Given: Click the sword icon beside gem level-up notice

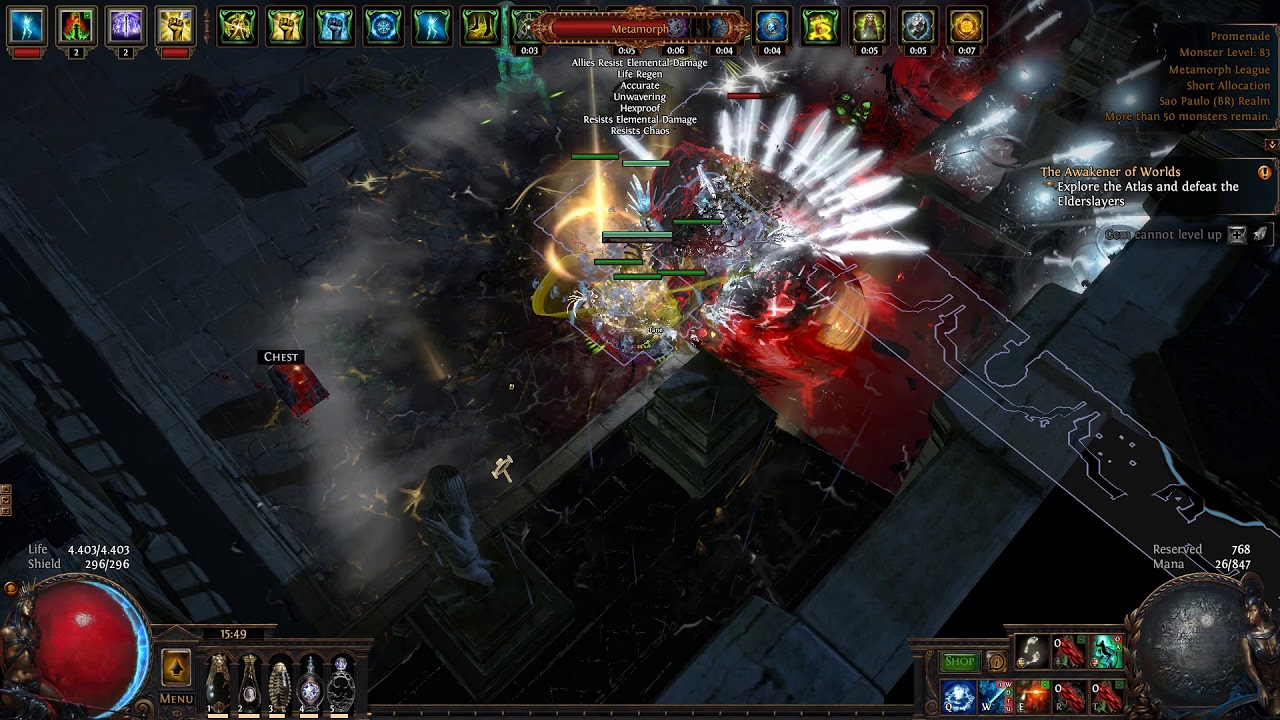Looking at the screenshot, I should pyautogui.click(x=1260, y=234).
